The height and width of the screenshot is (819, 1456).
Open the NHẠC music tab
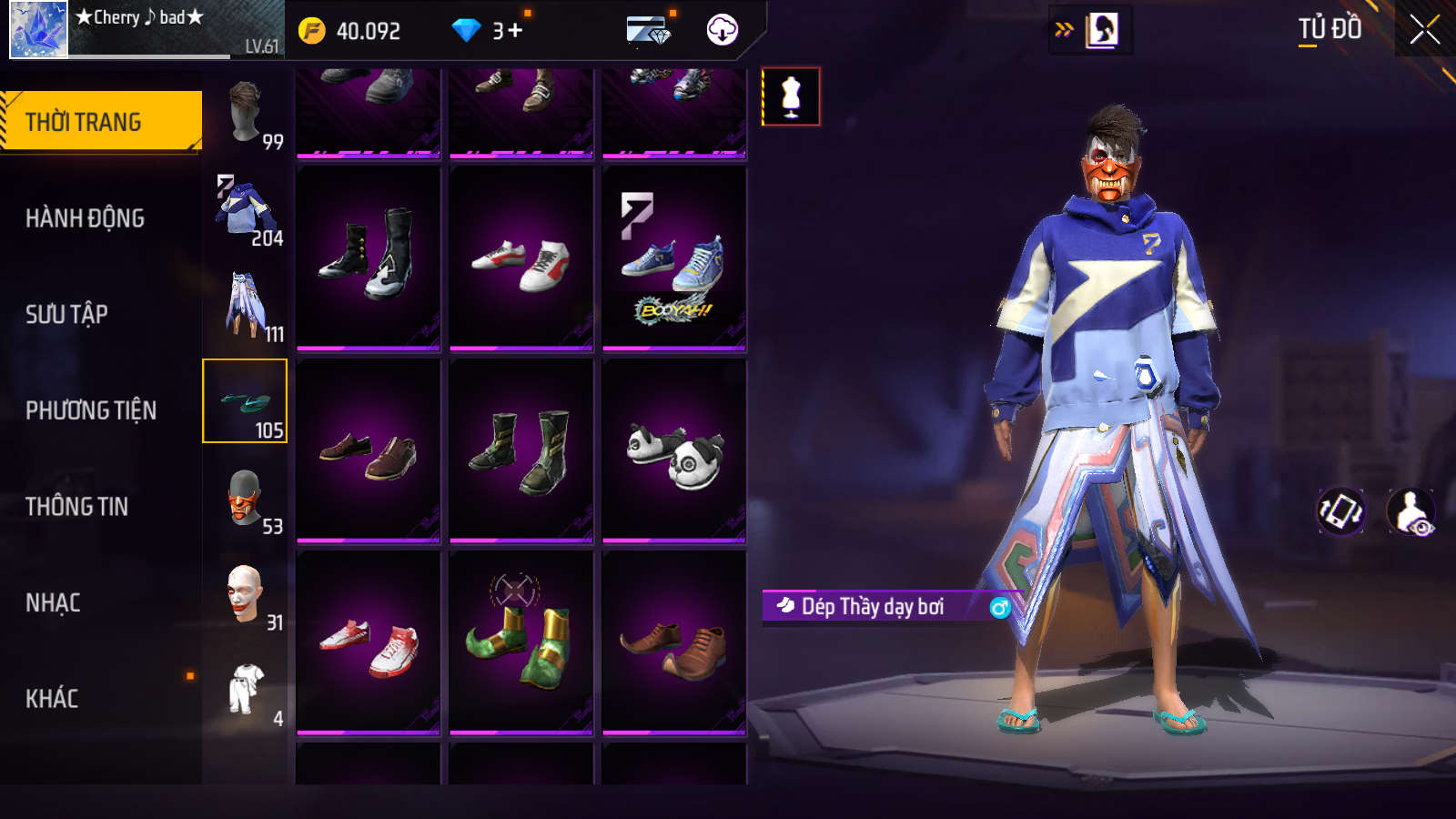pos(53,602)
